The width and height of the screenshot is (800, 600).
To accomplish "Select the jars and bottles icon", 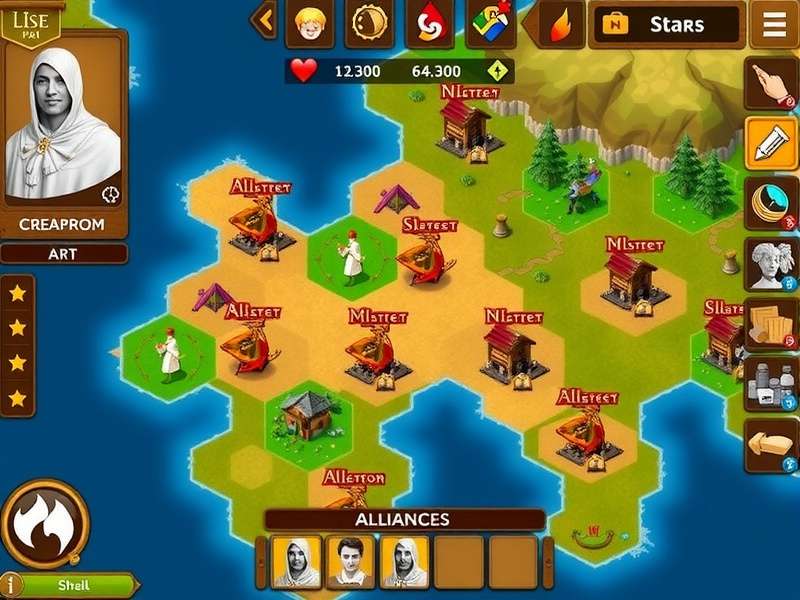I will point(771,385).
